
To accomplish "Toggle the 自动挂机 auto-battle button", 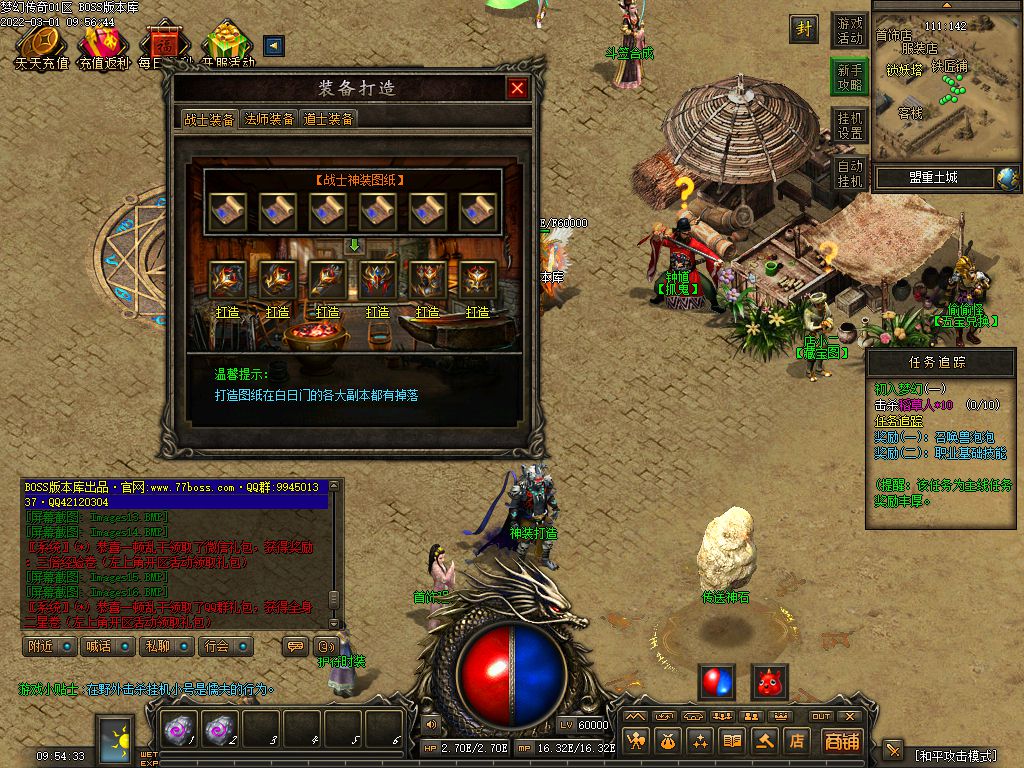I will coord(849,173).
